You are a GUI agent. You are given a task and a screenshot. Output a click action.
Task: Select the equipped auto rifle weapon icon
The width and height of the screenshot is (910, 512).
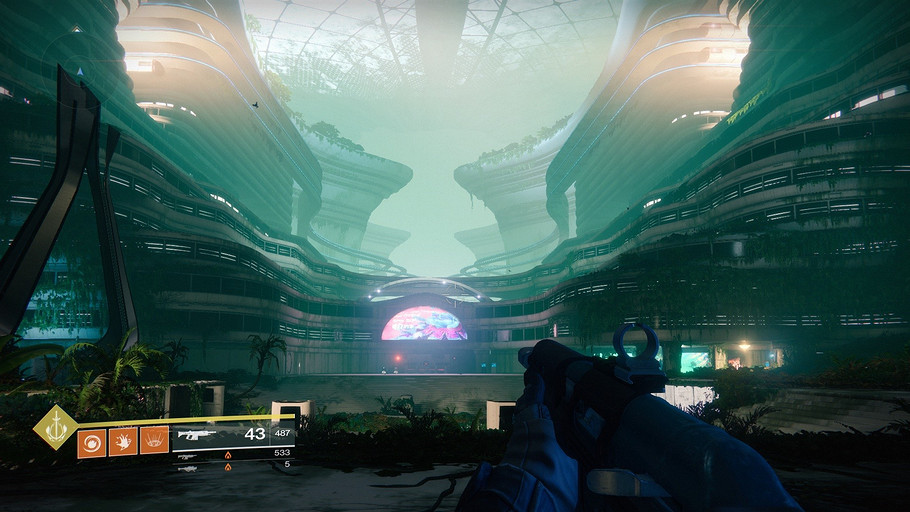[x=196, y=435]
